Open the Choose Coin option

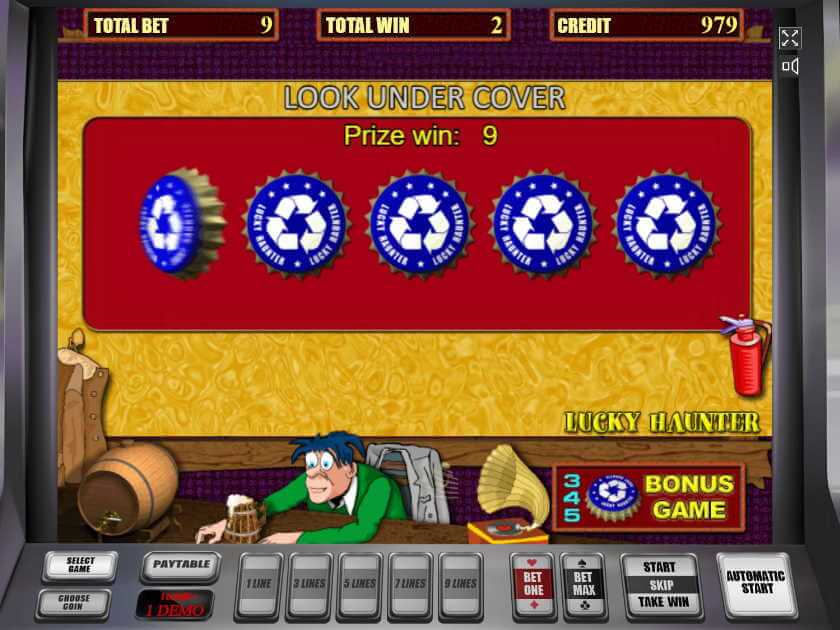point(74,604)
